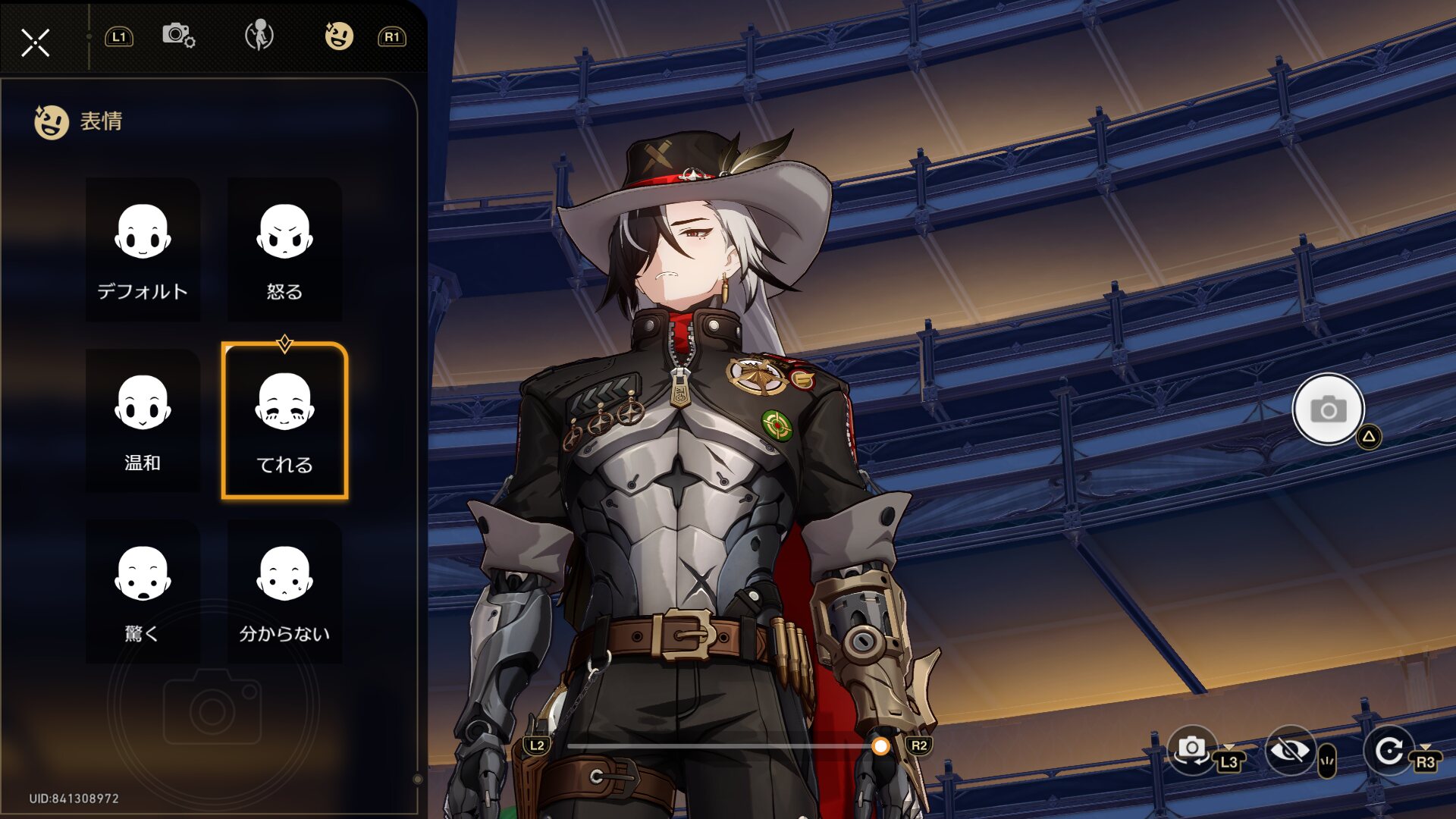Click the zoom slider handle
This screenshot has width=1456, height=819.
880,747
